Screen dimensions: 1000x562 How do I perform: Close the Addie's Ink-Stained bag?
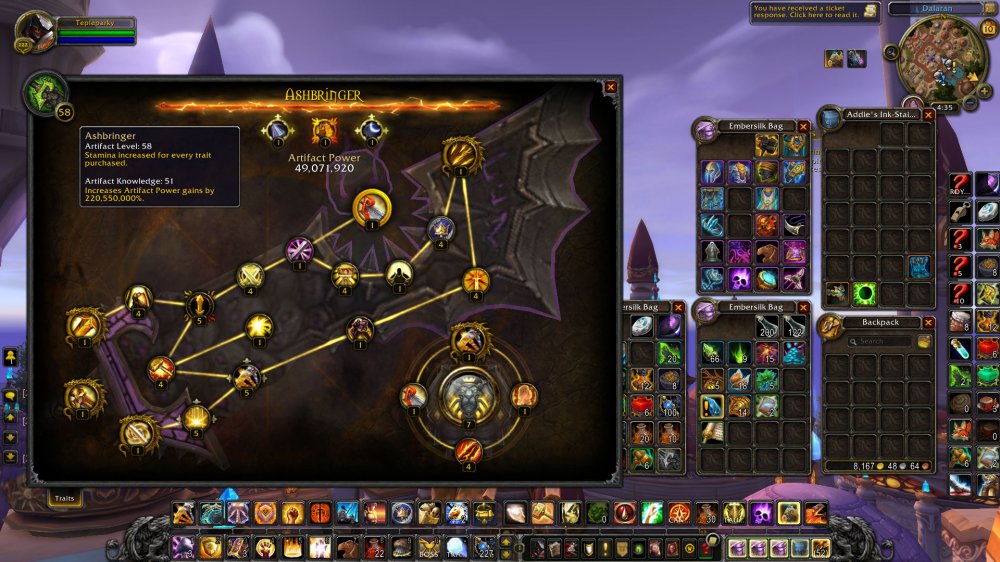tap(928, 115)
